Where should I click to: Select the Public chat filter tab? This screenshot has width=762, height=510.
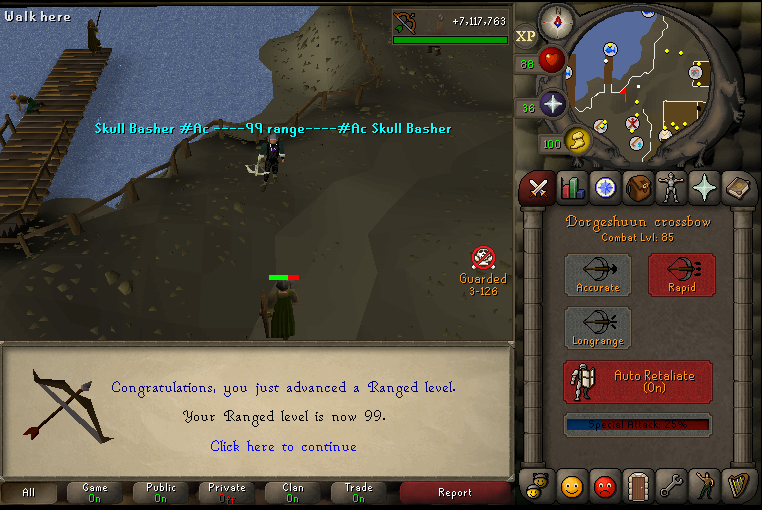pyautogui.click(x=161, y=492)
